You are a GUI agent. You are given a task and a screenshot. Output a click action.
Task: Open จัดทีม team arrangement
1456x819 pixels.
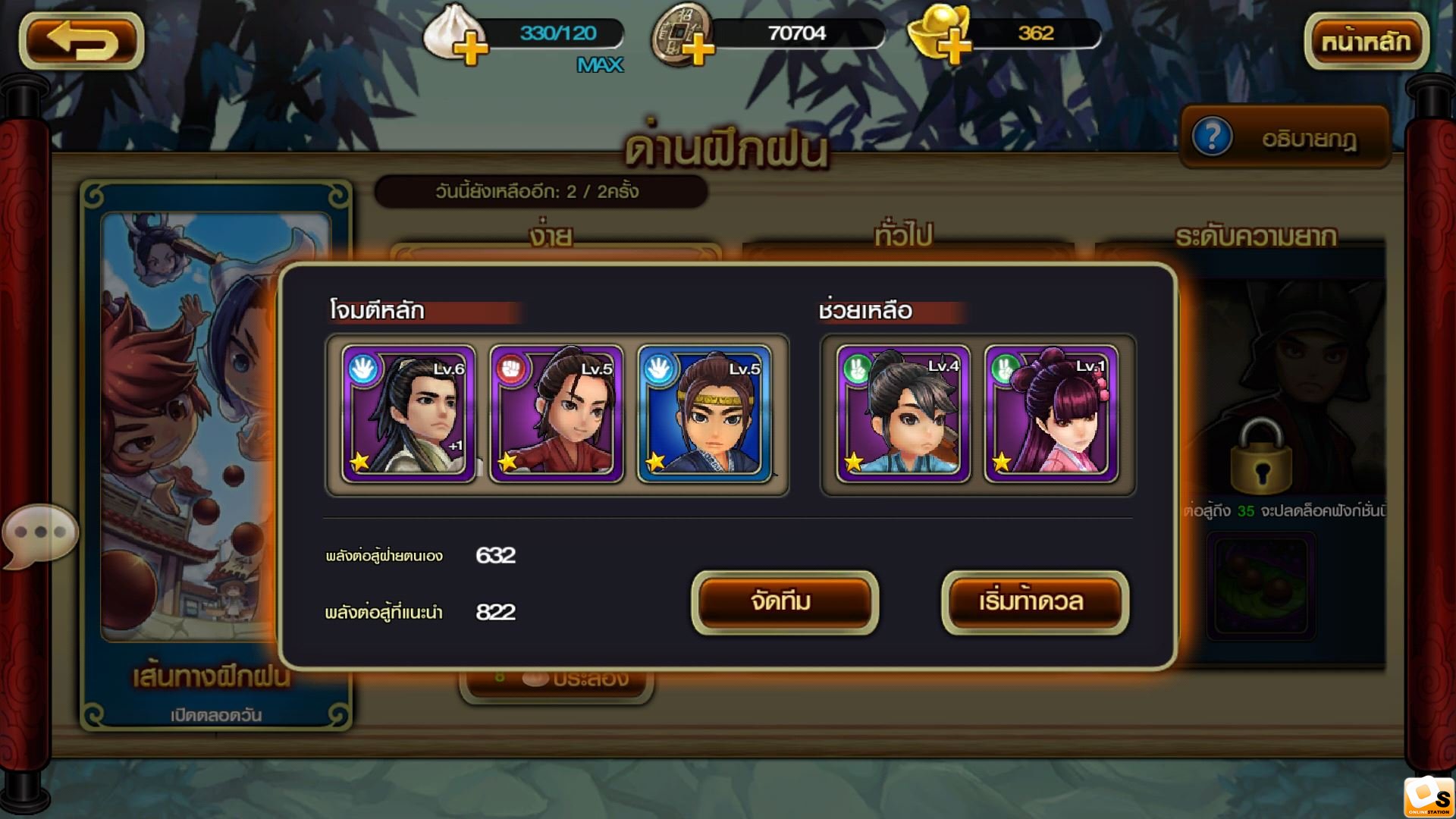[x=784, y=602]
